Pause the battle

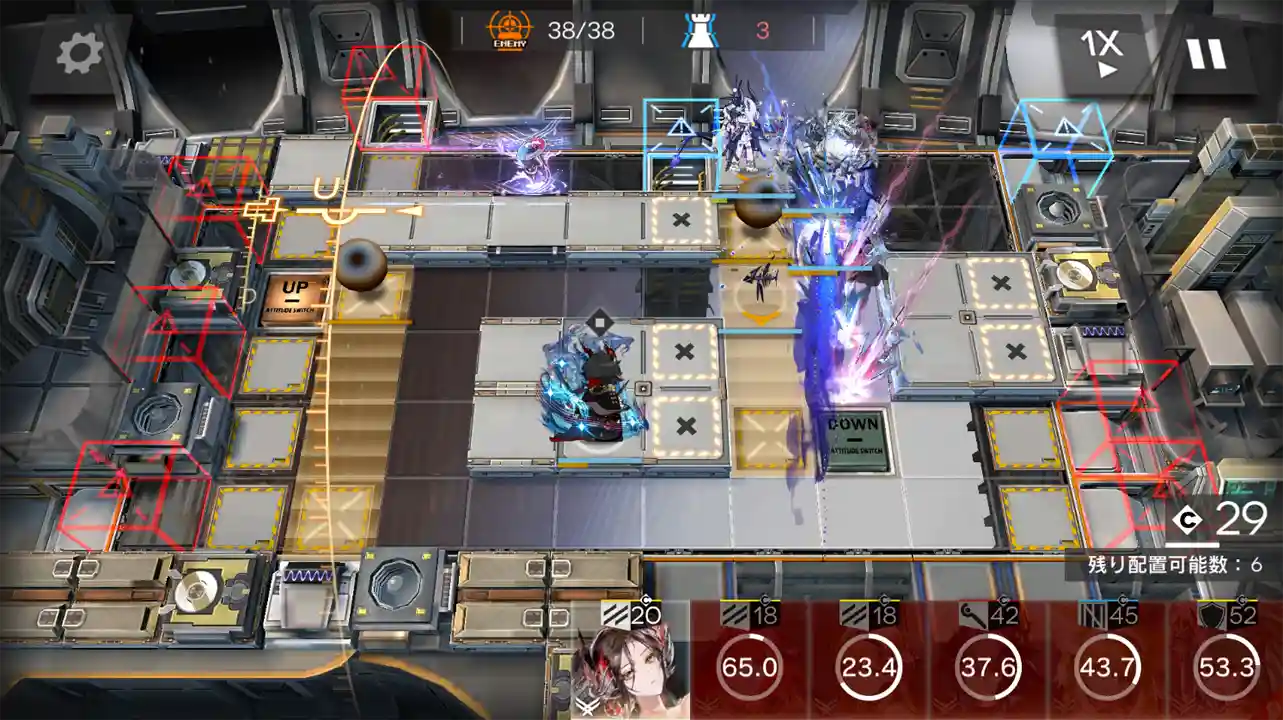(1206, 53)
